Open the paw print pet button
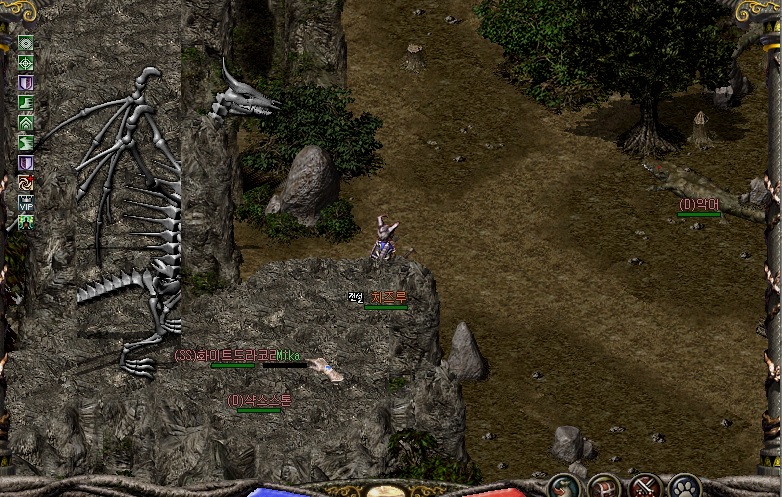 tap(685, 488)
